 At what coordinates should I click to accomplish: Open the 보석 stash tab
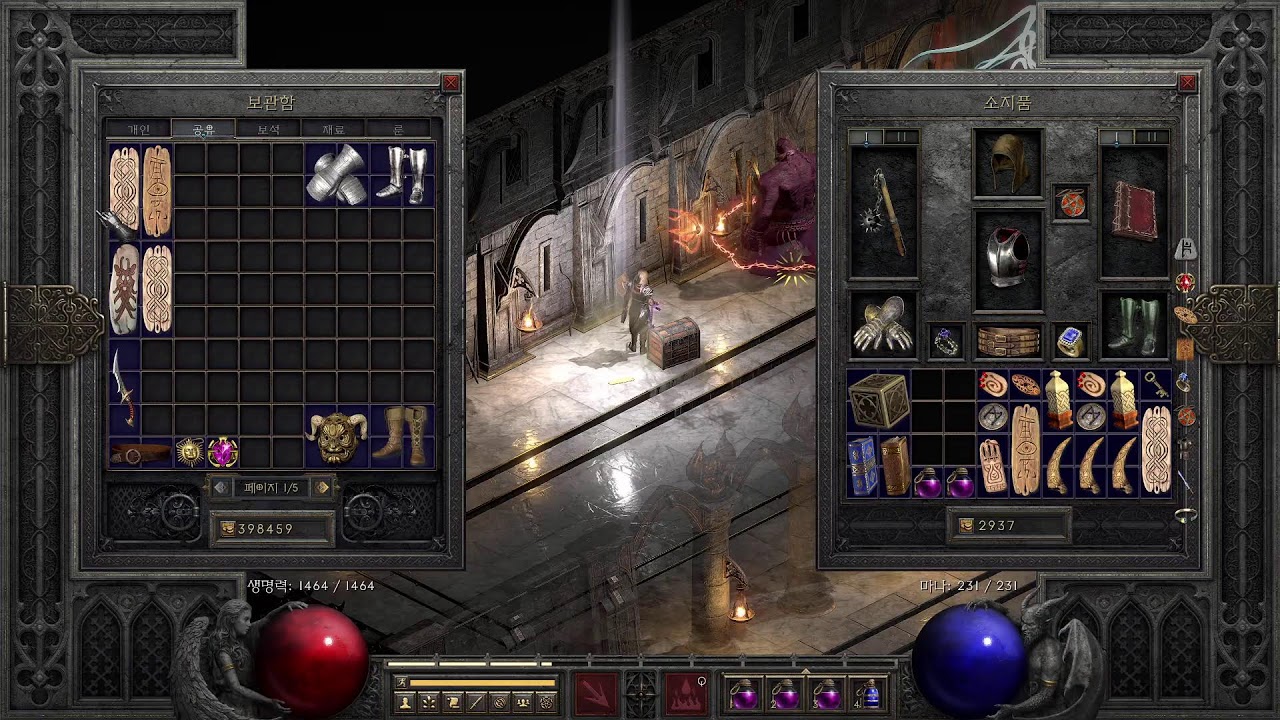(268, 129)
